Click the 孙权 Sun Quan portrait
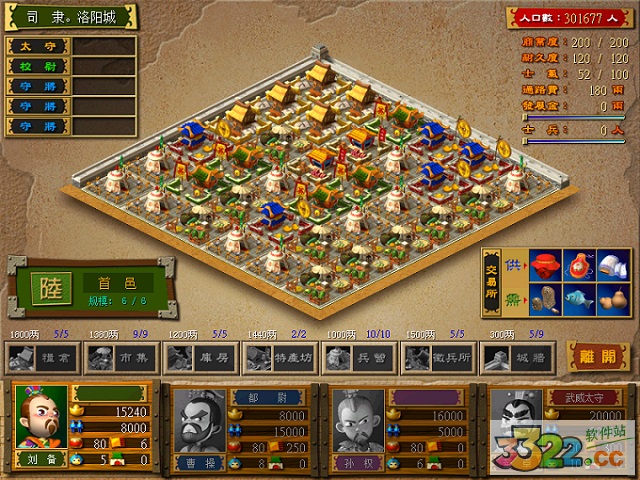This screenshot has height=480, width=640. pyautogui.click(x=356, y=423)
